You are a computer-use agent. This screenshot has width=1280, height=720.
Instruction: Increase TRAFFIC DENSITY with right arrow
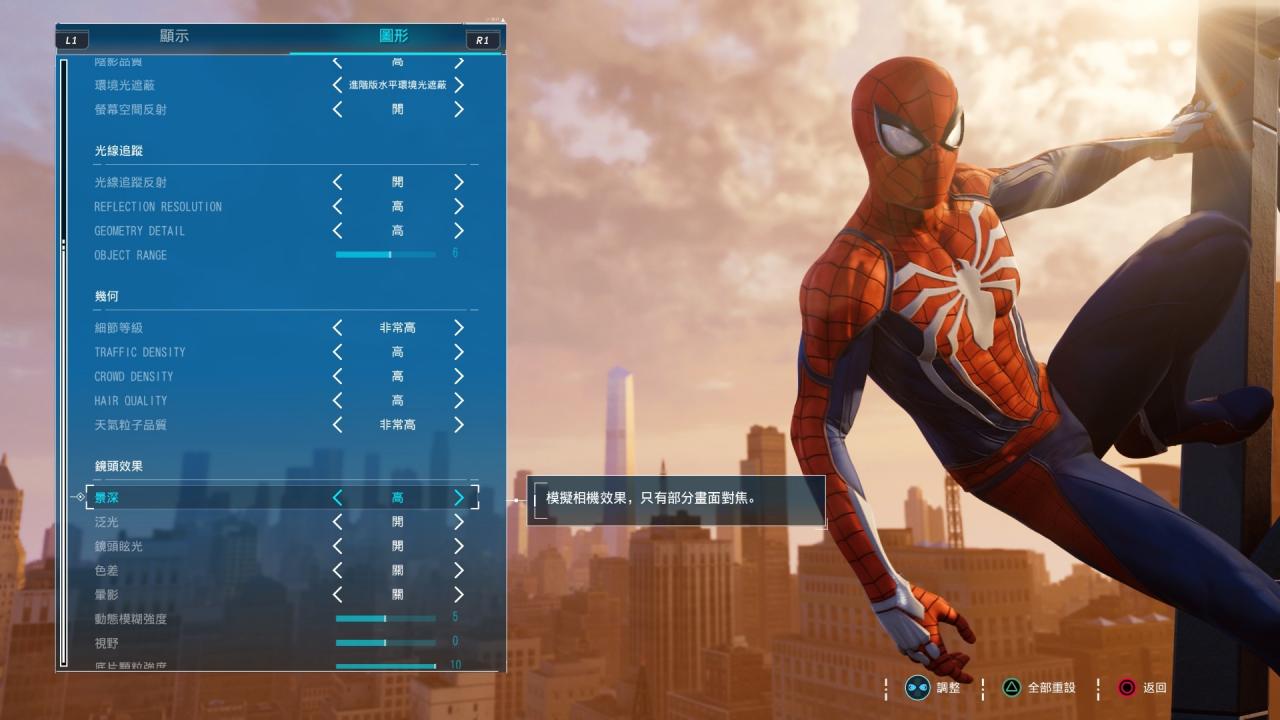(x=459, y=352)
